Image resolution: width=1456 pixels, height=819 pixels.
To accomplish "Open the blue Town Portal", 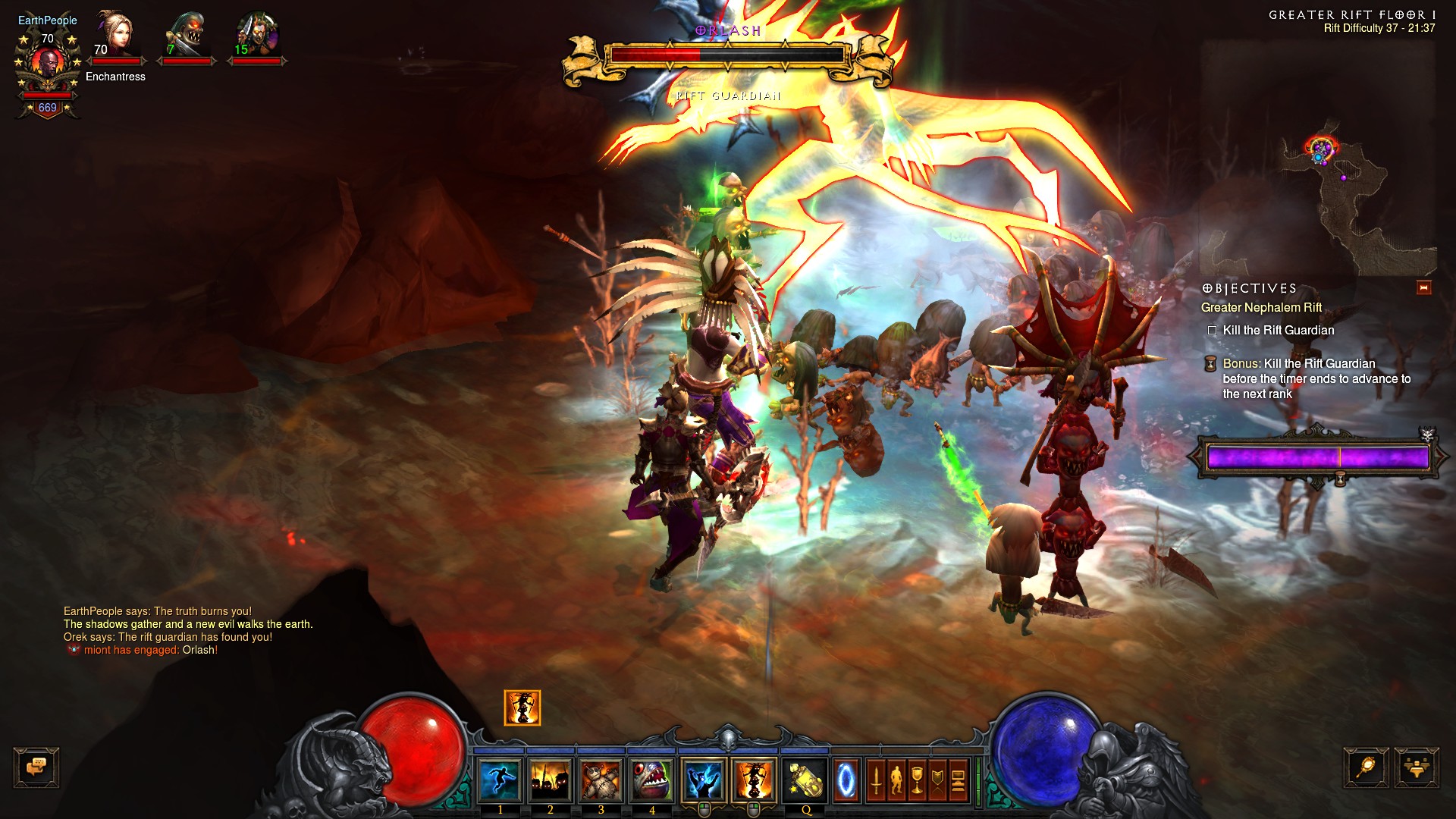I will coord(846,780).
